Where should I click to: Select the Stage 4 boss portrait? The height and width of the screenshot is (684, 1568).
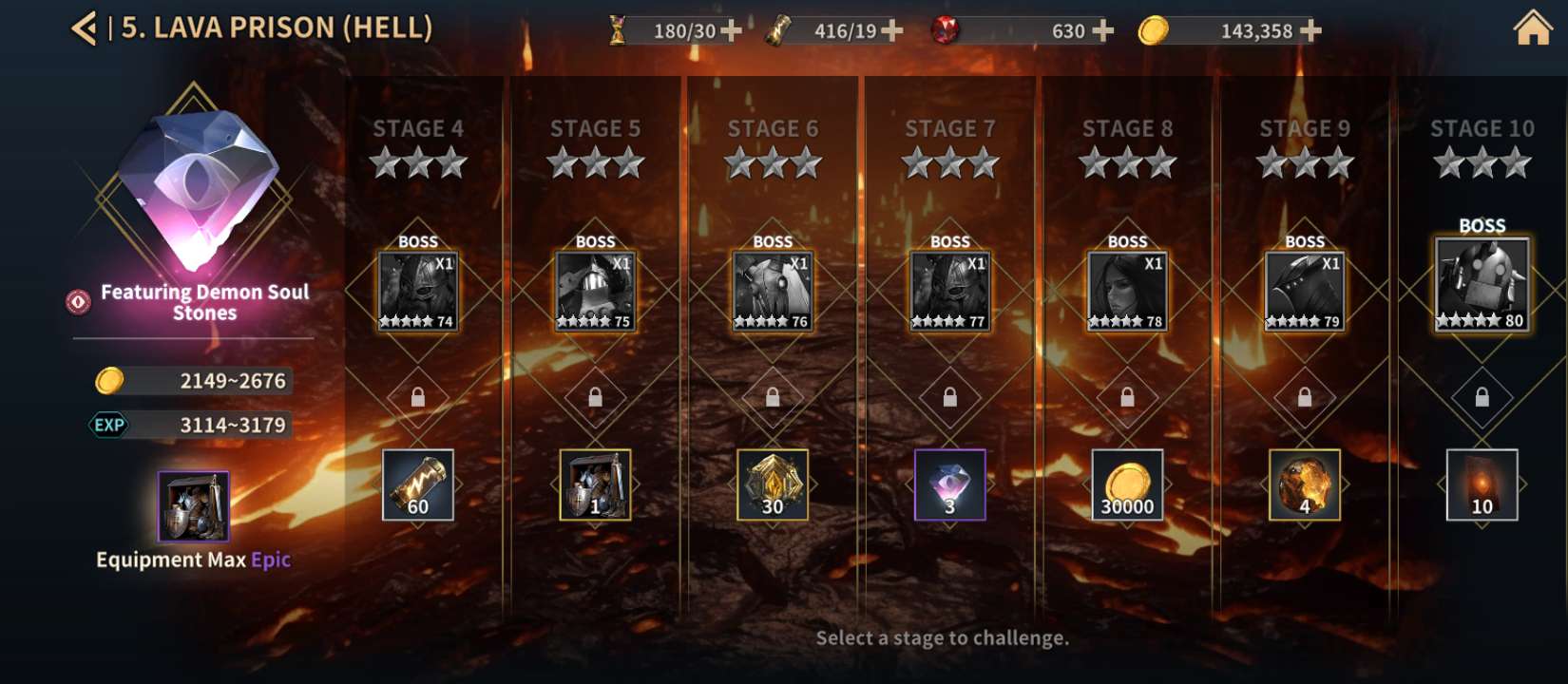[x=417, y=292]
